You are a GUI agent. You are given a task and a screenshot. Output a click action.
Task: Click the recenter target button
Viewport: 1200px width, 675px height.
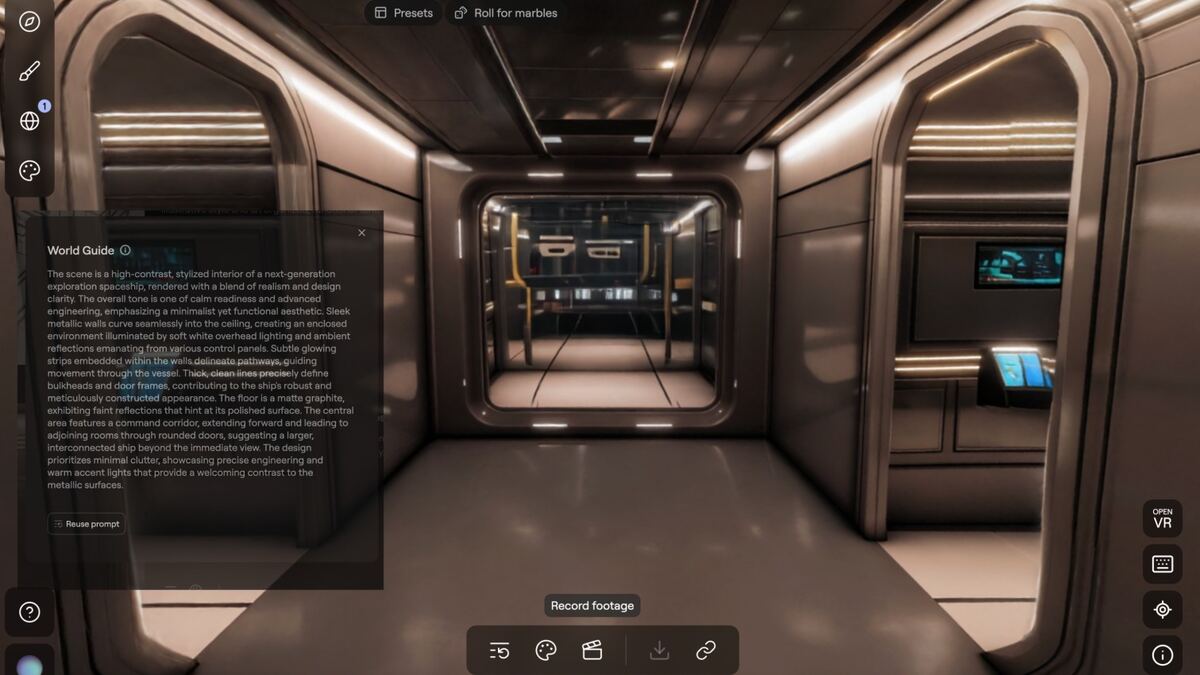[x=1162, y=609]
